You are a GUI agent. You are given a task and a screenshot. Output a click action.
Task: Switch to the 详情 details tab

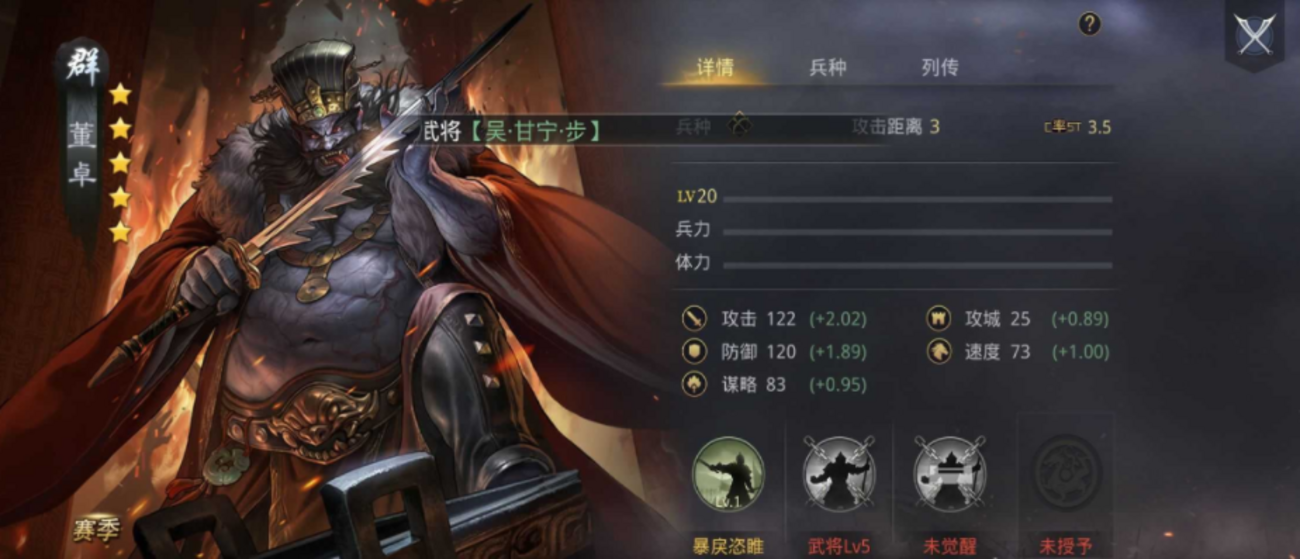tap(715, 68)
